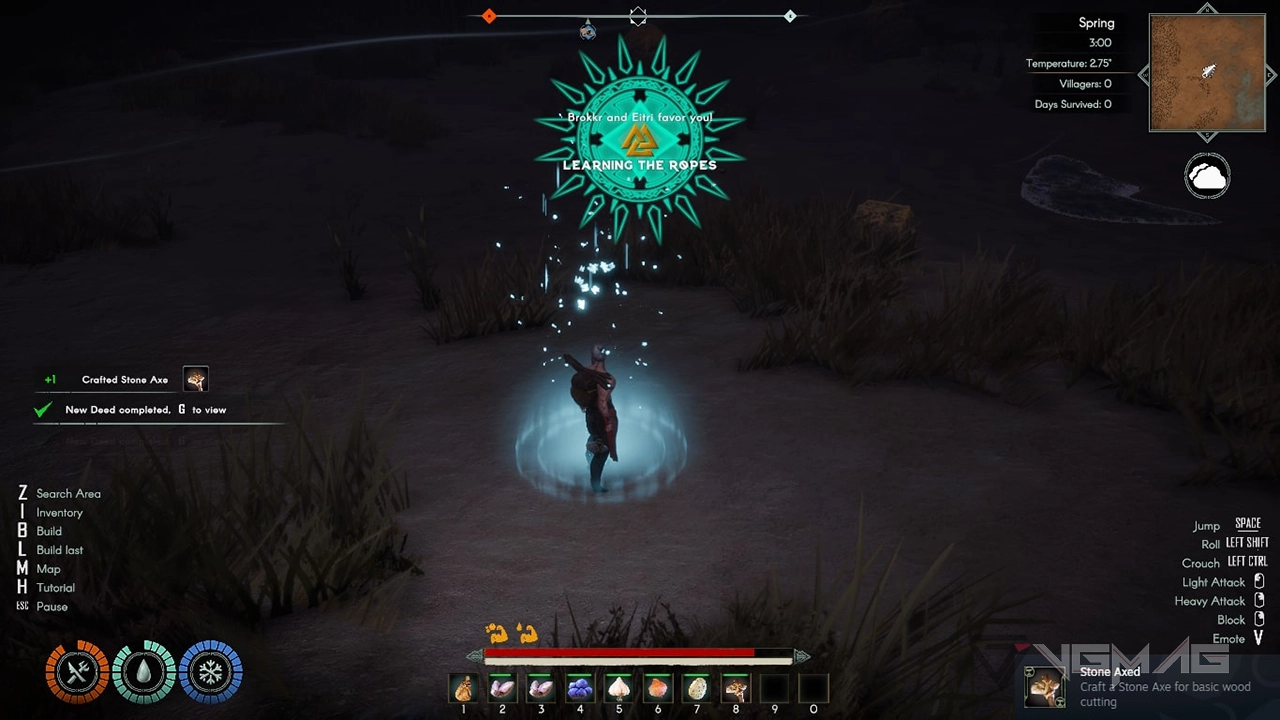Select the blueberries in the hotbar
1280x720 pixels.
pos(580,688)
